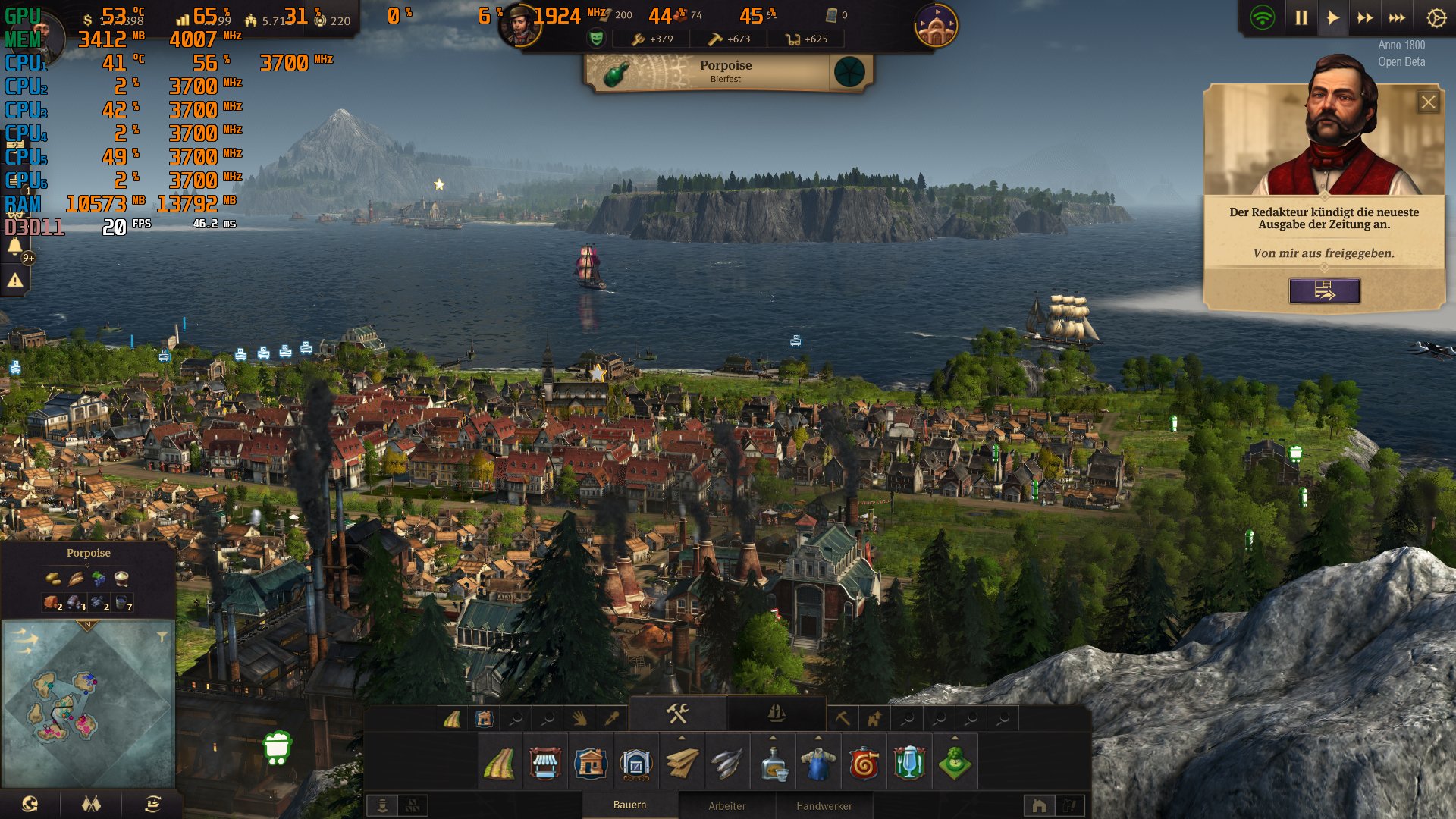This screenshot has width=1456, height=819.
Task: Choose the road building tool
Action: coord(499,764)
